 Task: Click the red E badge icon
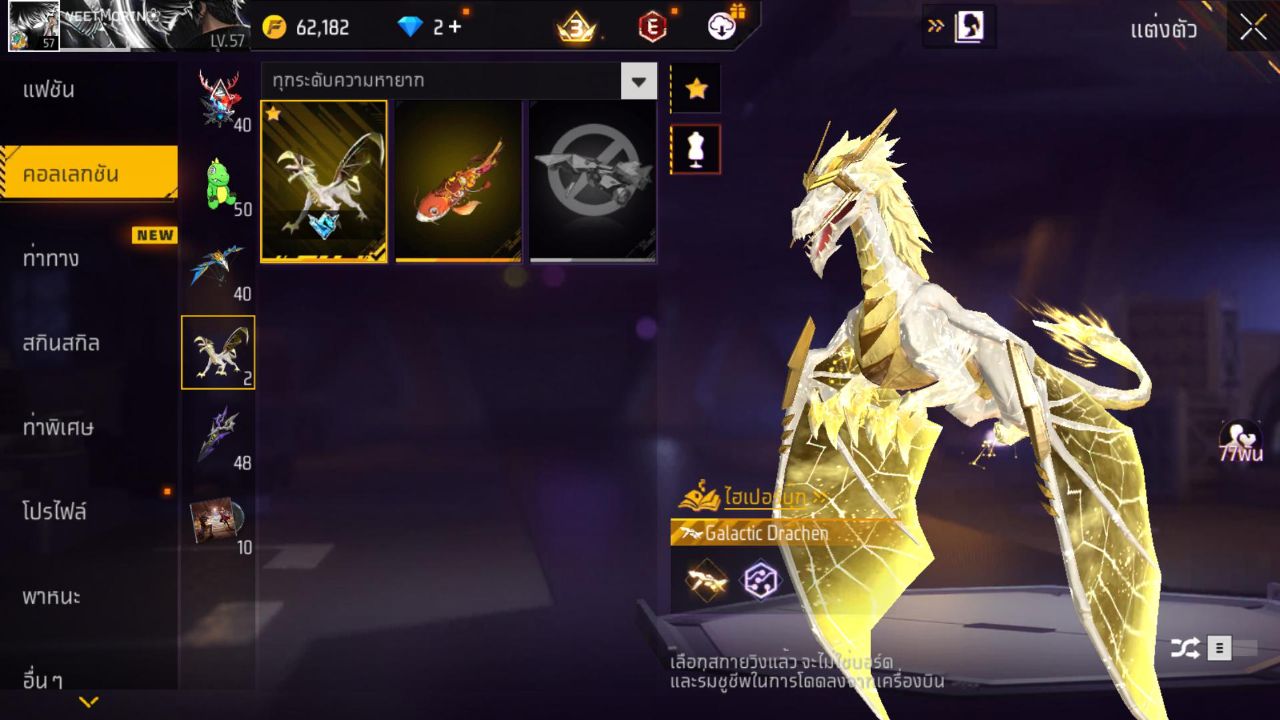pos(652,27)
